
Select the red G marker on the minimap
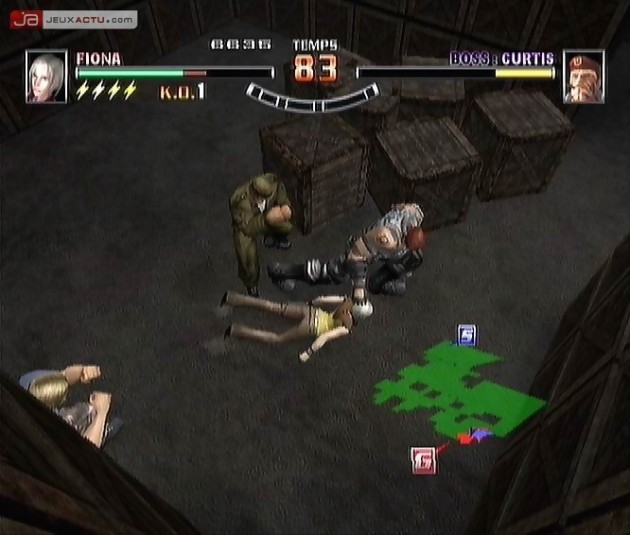pos(423,460)
